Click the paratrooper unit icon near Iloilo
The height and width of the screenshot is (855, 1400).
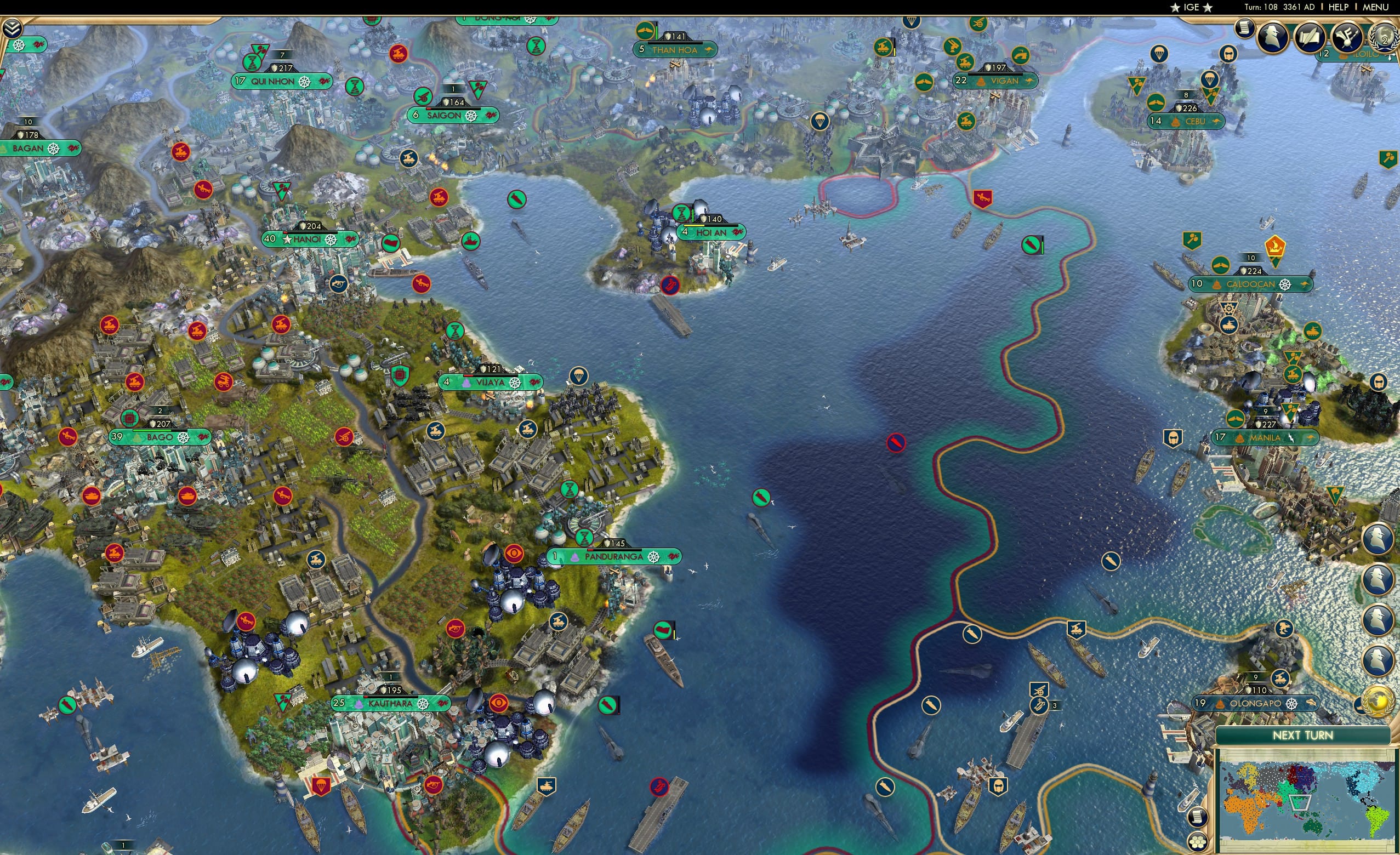point(1210,80)
